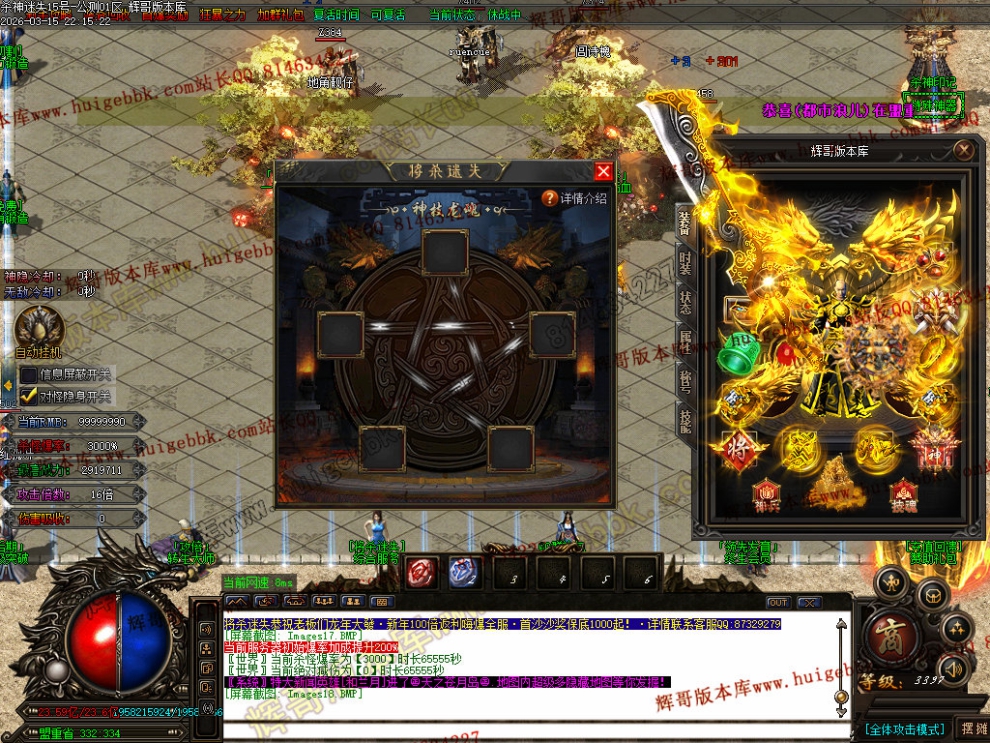Click the 神兵 button in equipment panel

766,494
